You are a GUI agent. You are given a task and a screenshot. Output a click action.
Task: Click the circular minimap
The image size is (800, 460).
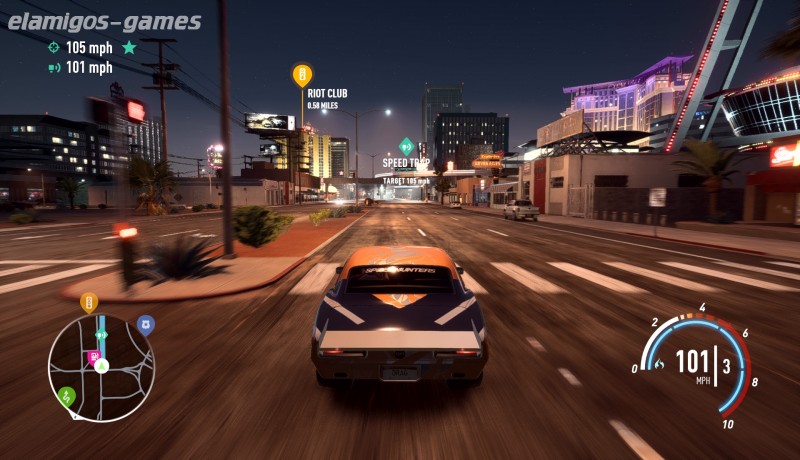[x=101, y=367]
